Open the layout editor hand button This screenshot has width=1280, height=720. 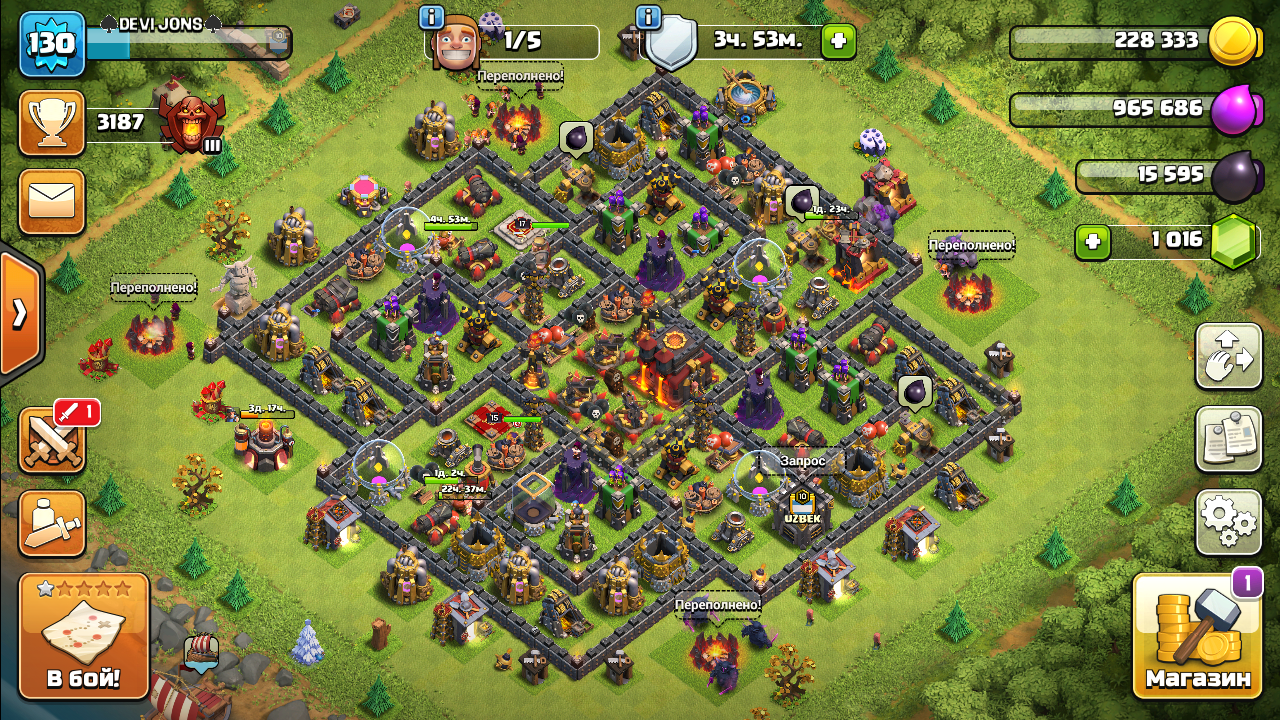coord(1228,357)
